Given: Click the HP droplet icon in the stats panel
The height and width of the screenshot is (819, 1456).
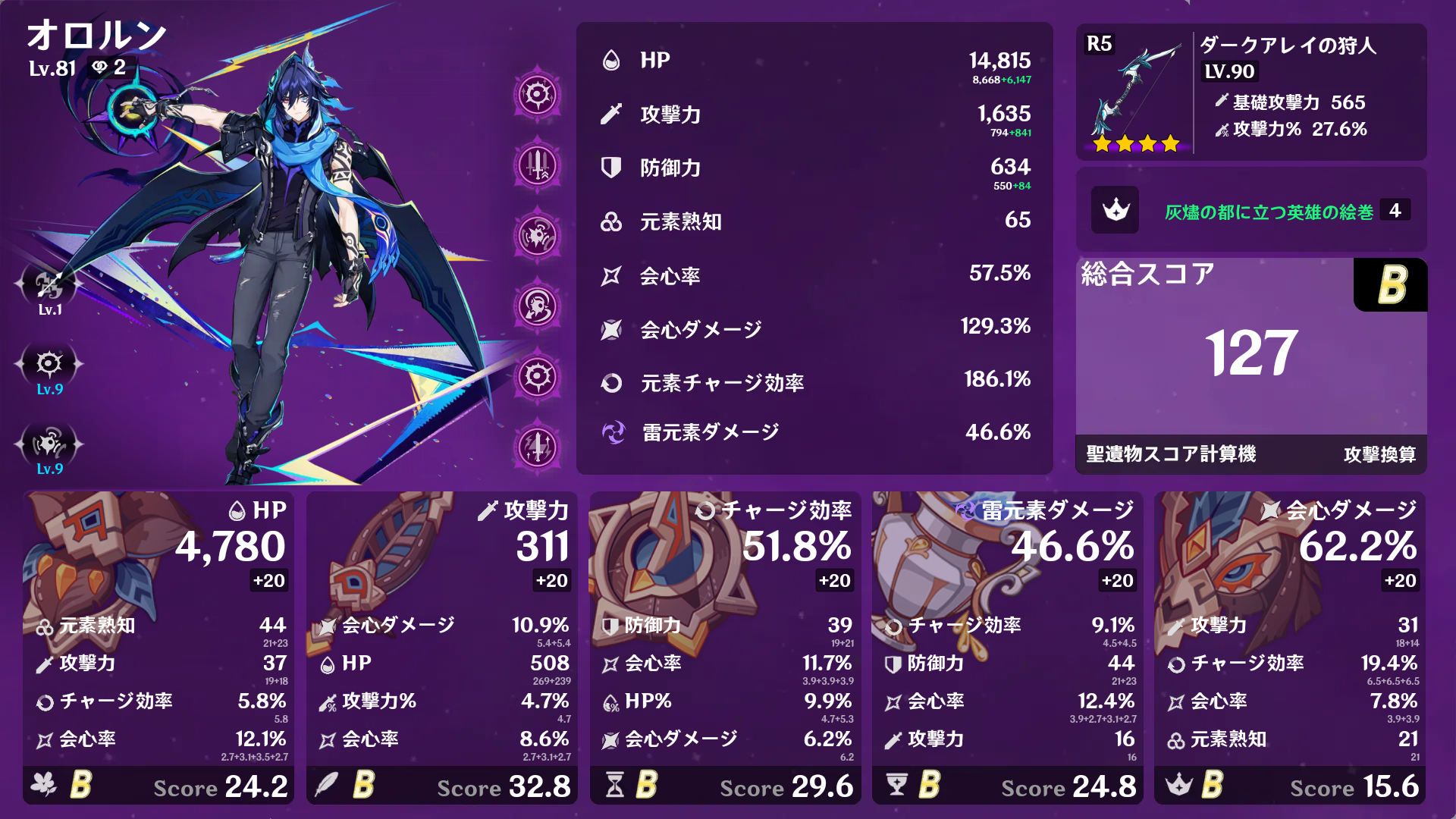Looking at the screenshot, I should click(611, 60).
